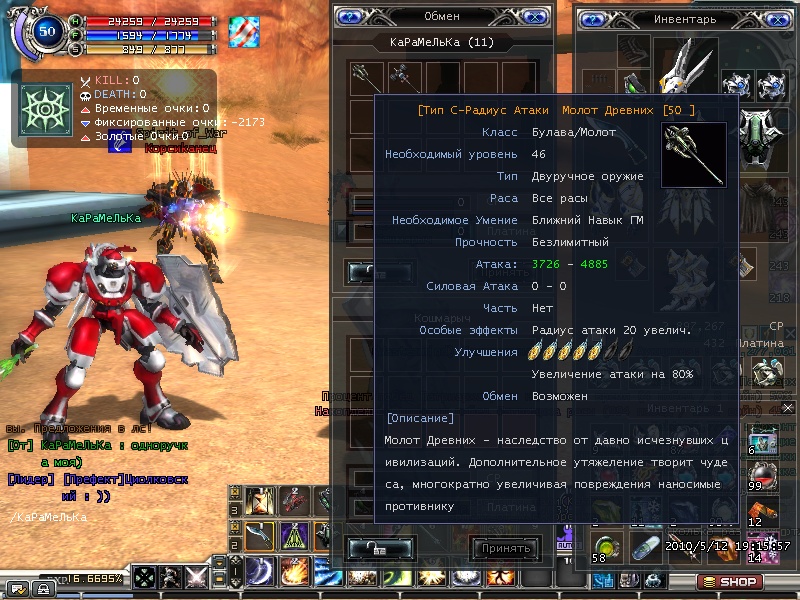The image size is (800, 600).
Task: Click the striped buff icon beside the health bars
Action: (243, 31)
